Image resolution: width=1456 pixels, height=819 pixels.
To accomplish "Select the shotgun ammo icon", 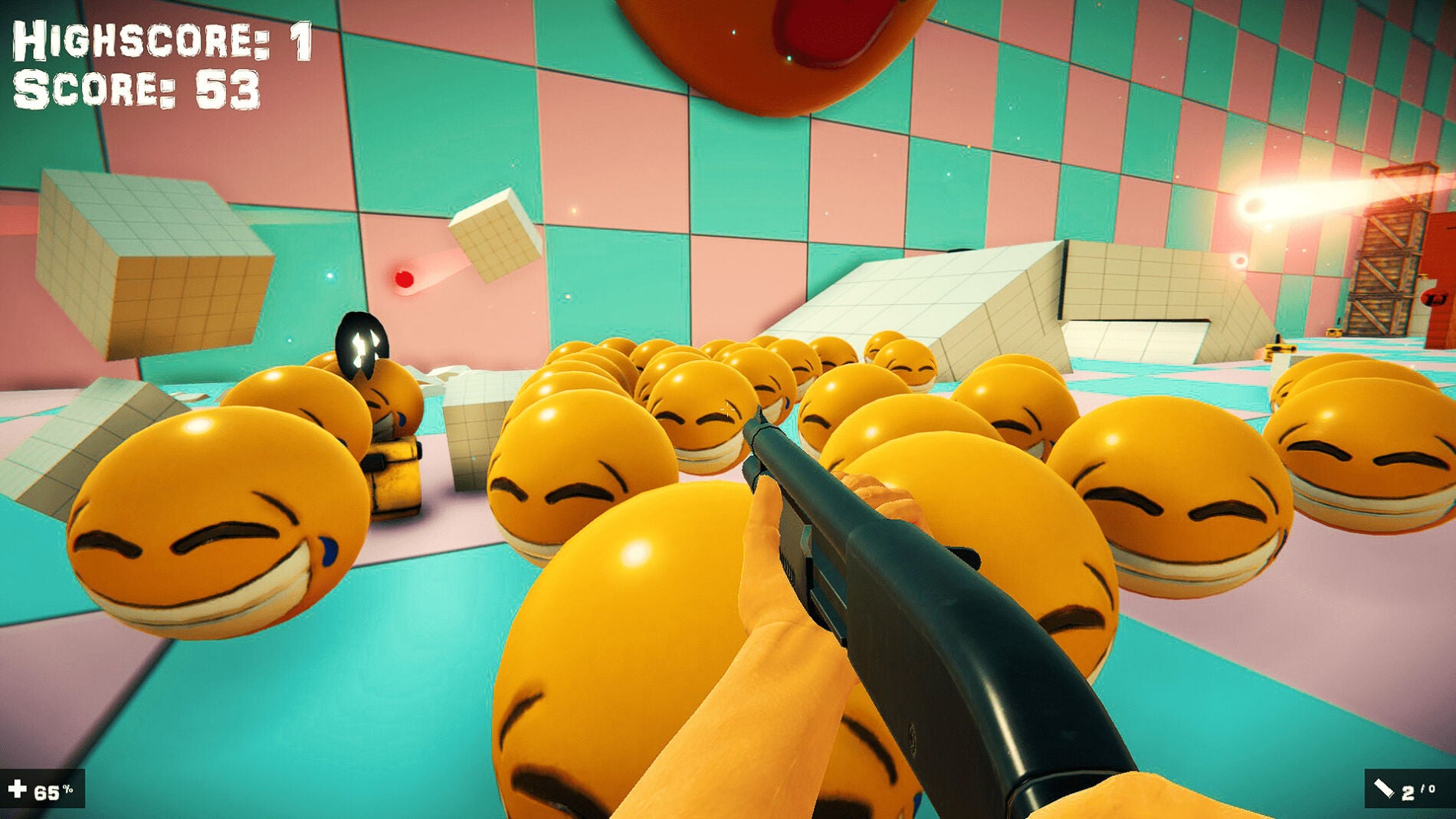I will [x=1384, y=789].
